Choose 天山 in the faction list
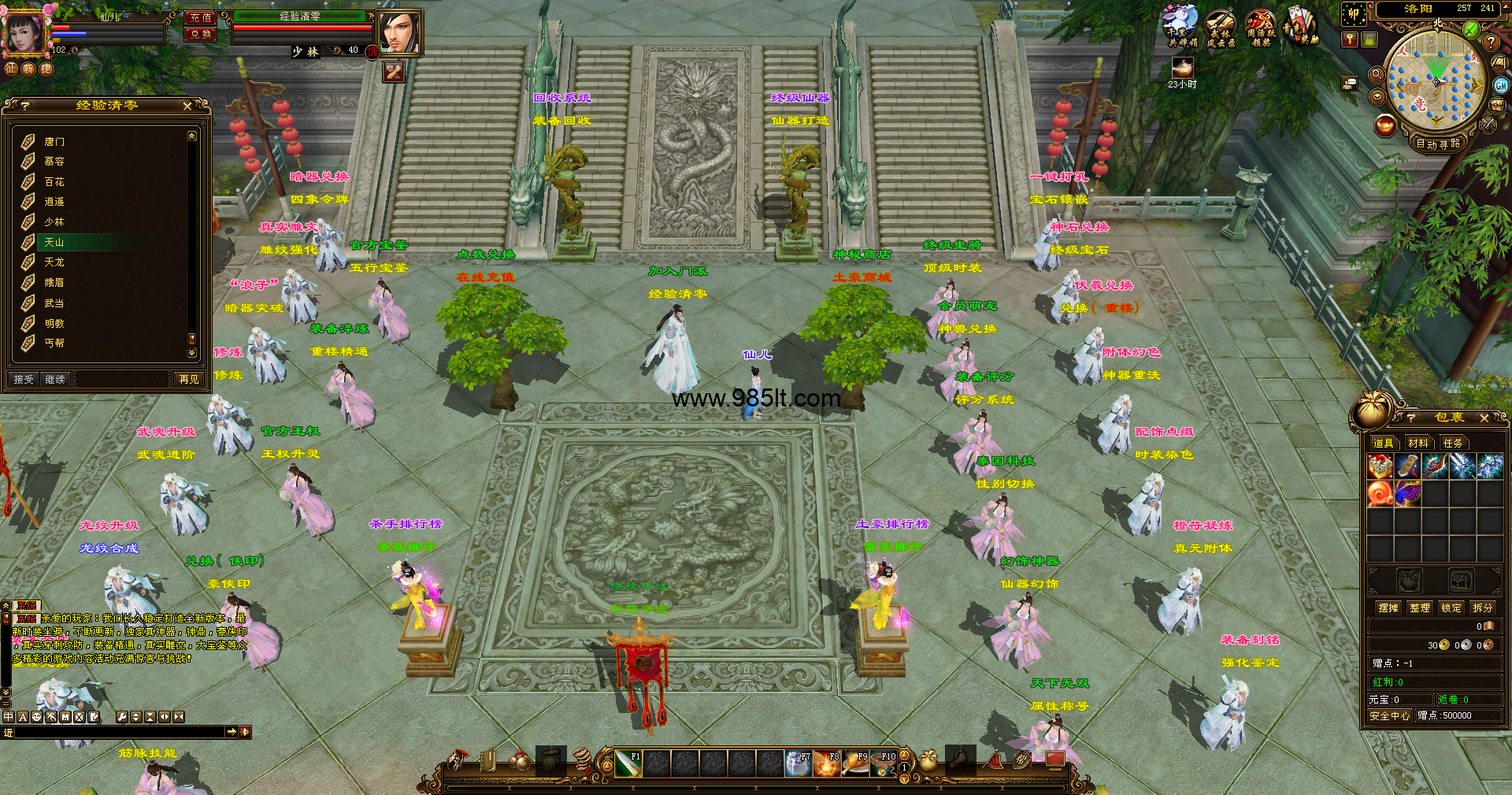Image resolution: width=1512 pixels, height=795 pixels. [x=54, y=242]
